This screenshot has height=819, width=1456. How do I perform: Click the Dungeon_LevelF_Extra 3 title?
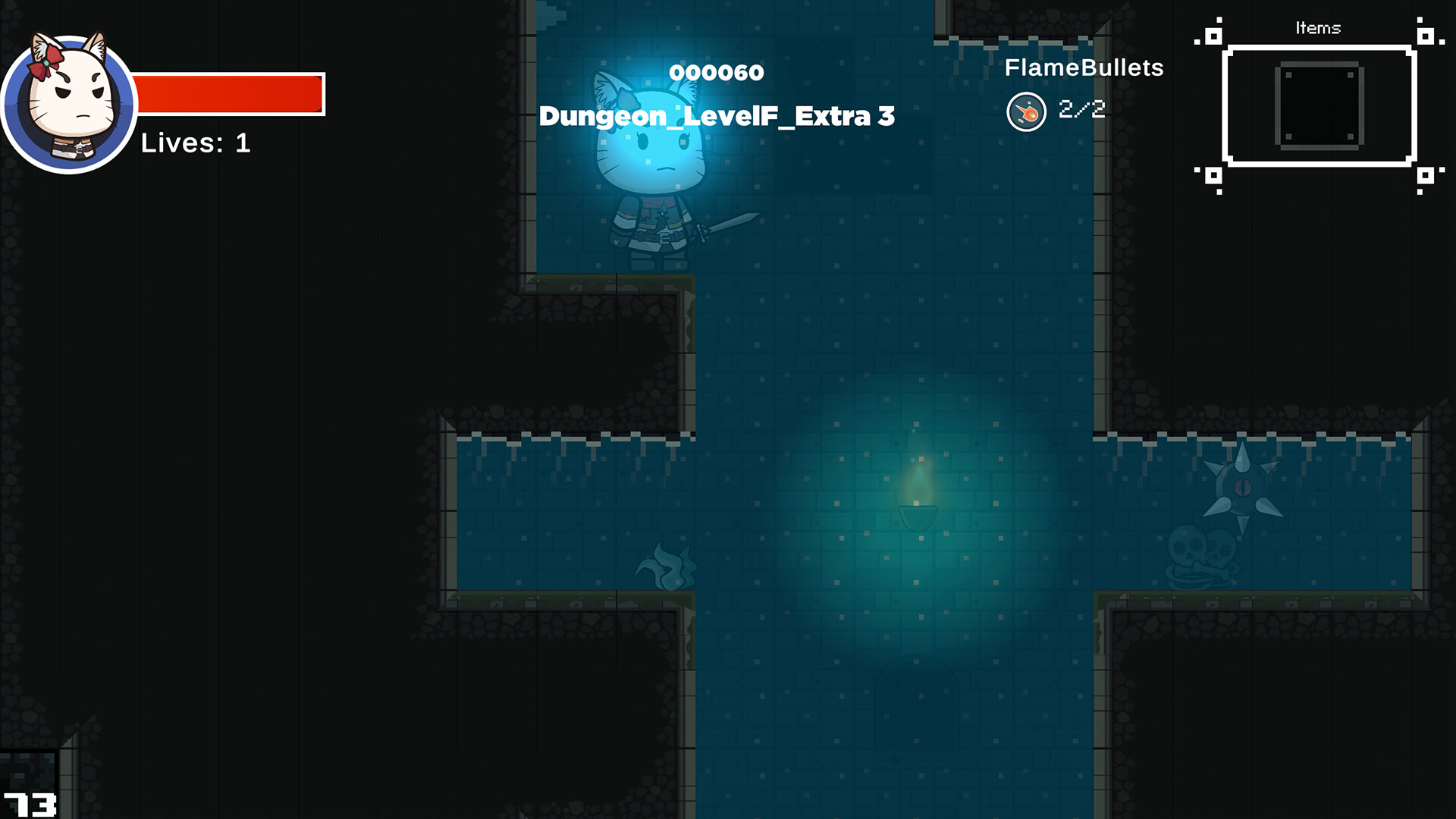(x=717, y=117)
